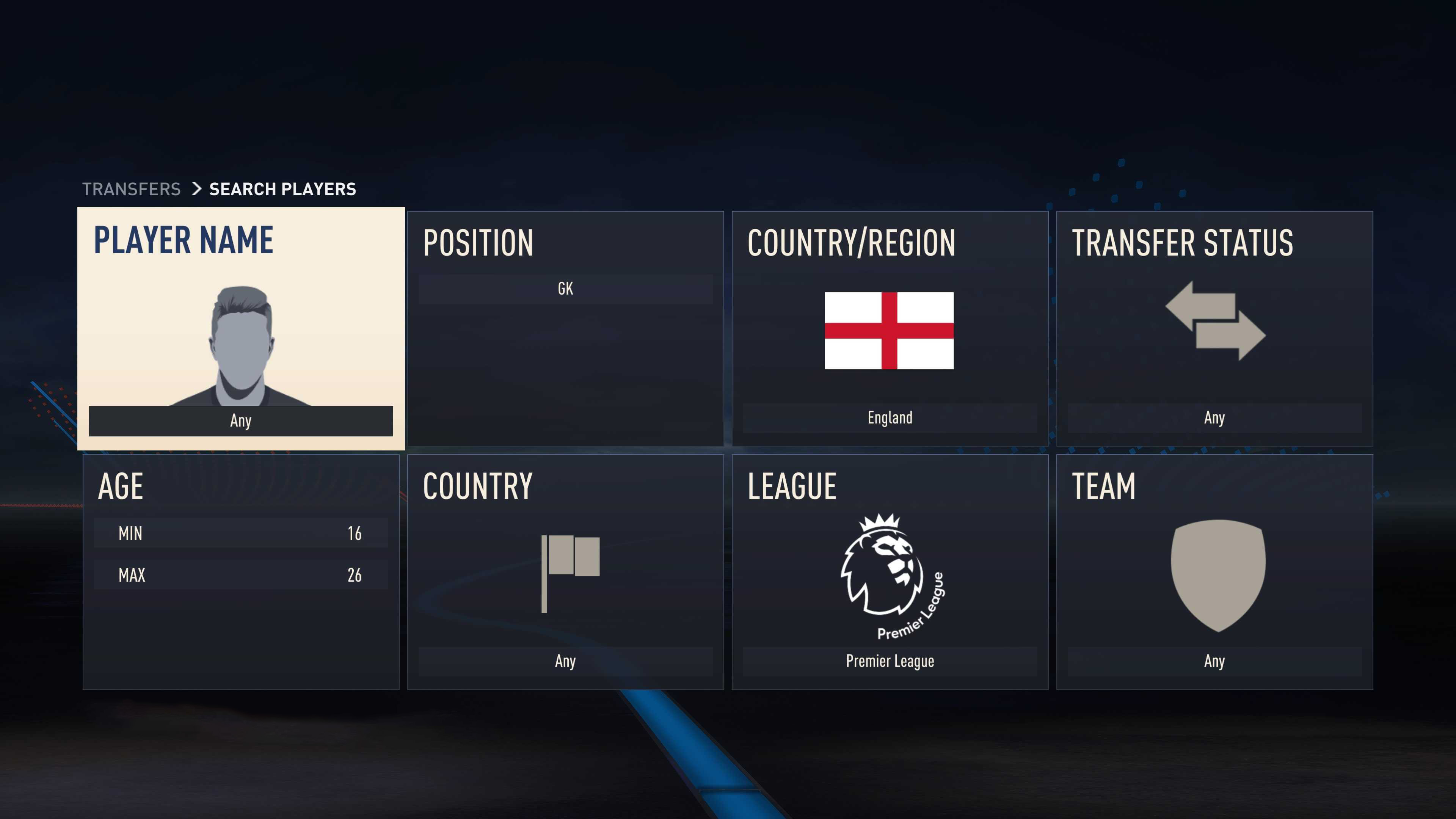This screenshot has width=1456, height=819.
Task: Click the England flag image
Action: [x=889, y=331]
